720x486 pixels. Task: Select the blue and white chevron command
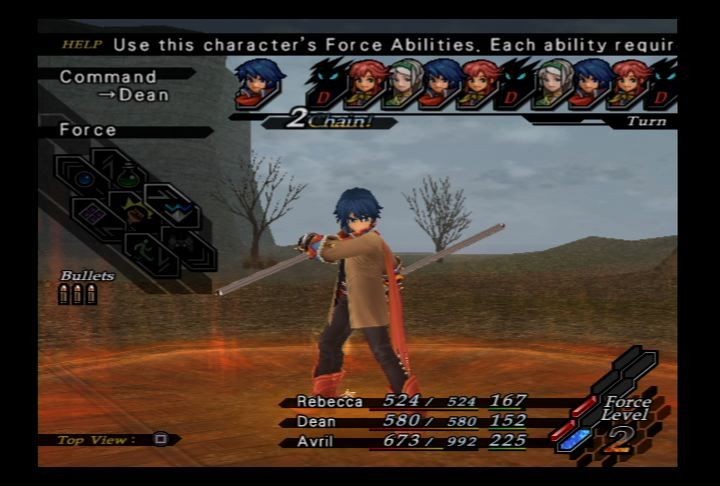(176, 211)
